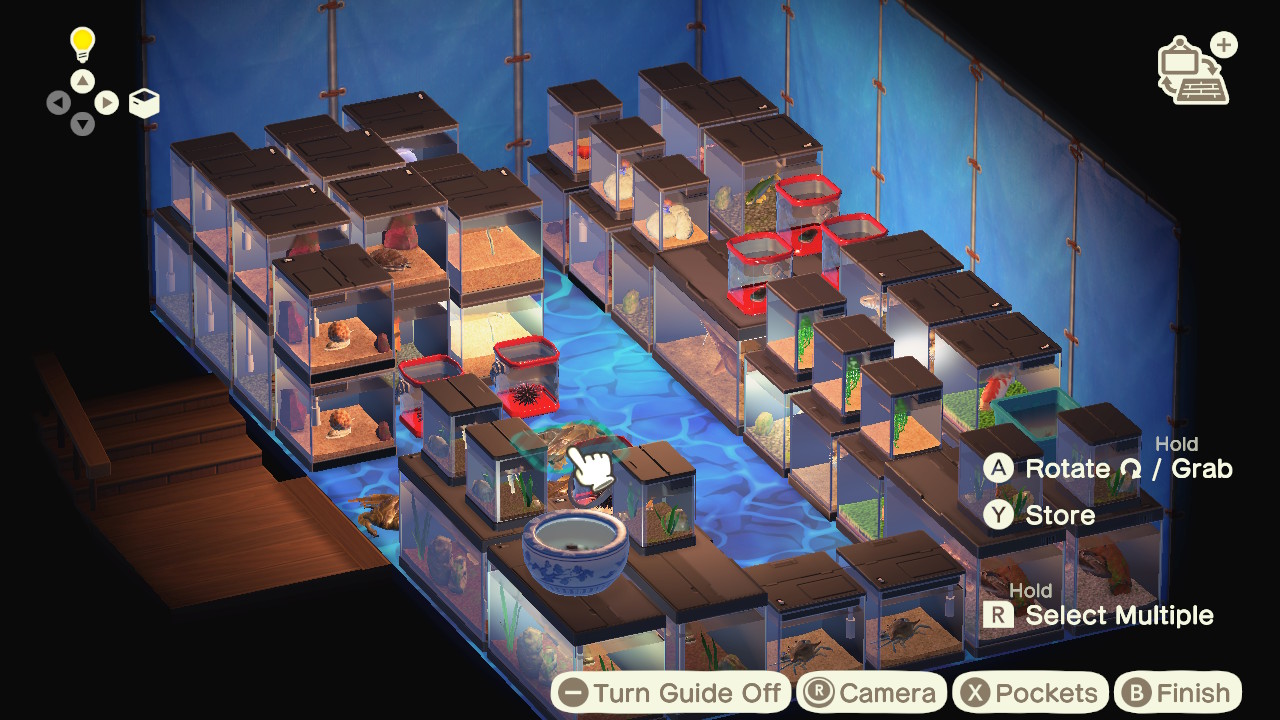Open the room storage icon with plus
The height and width of the screenshot is (720, 1280).
pyautogui.click(x=1196, y=70)
